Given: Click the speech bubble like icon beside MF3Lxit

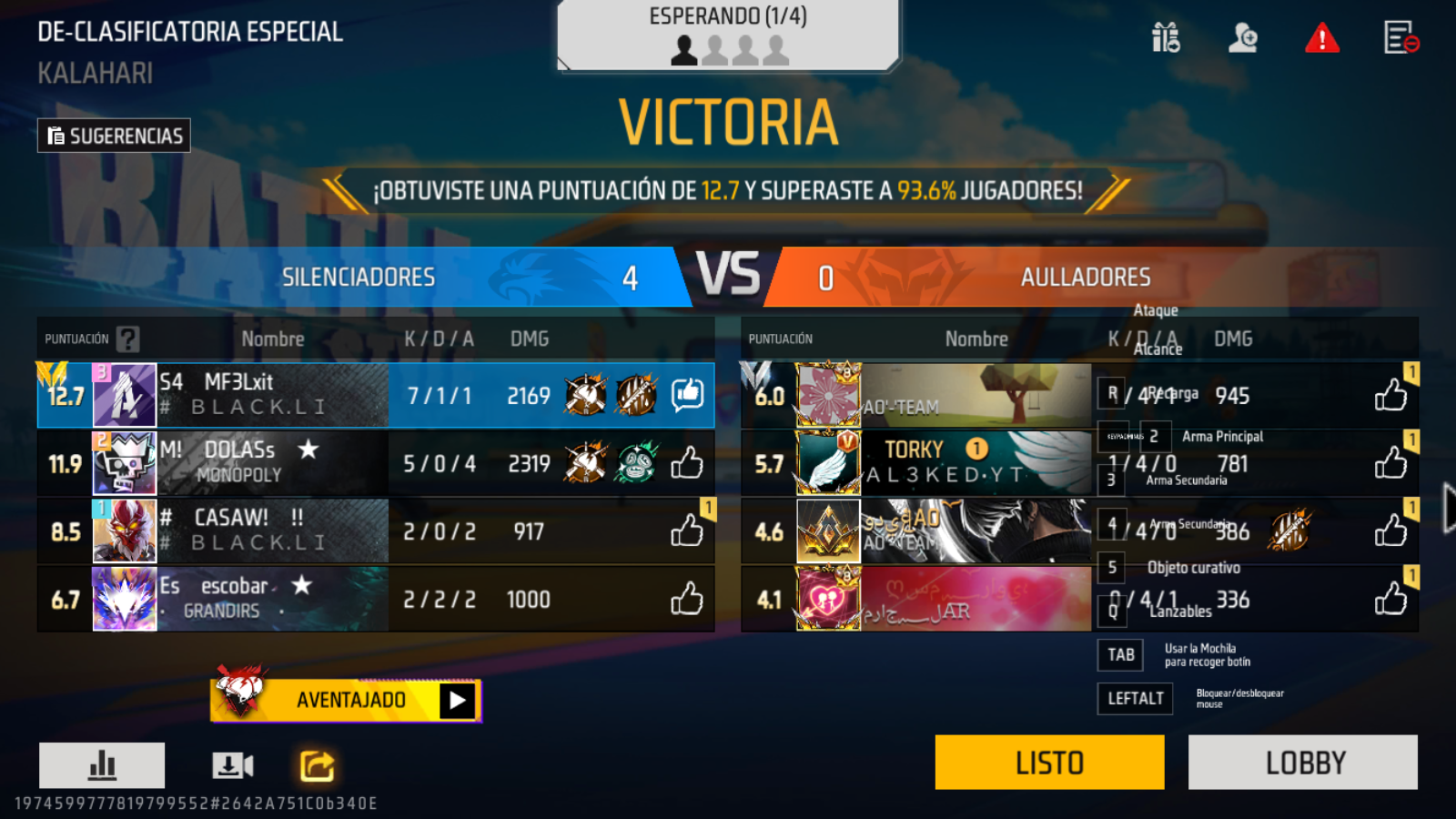Looking at the screenshot, I should 689,394.
